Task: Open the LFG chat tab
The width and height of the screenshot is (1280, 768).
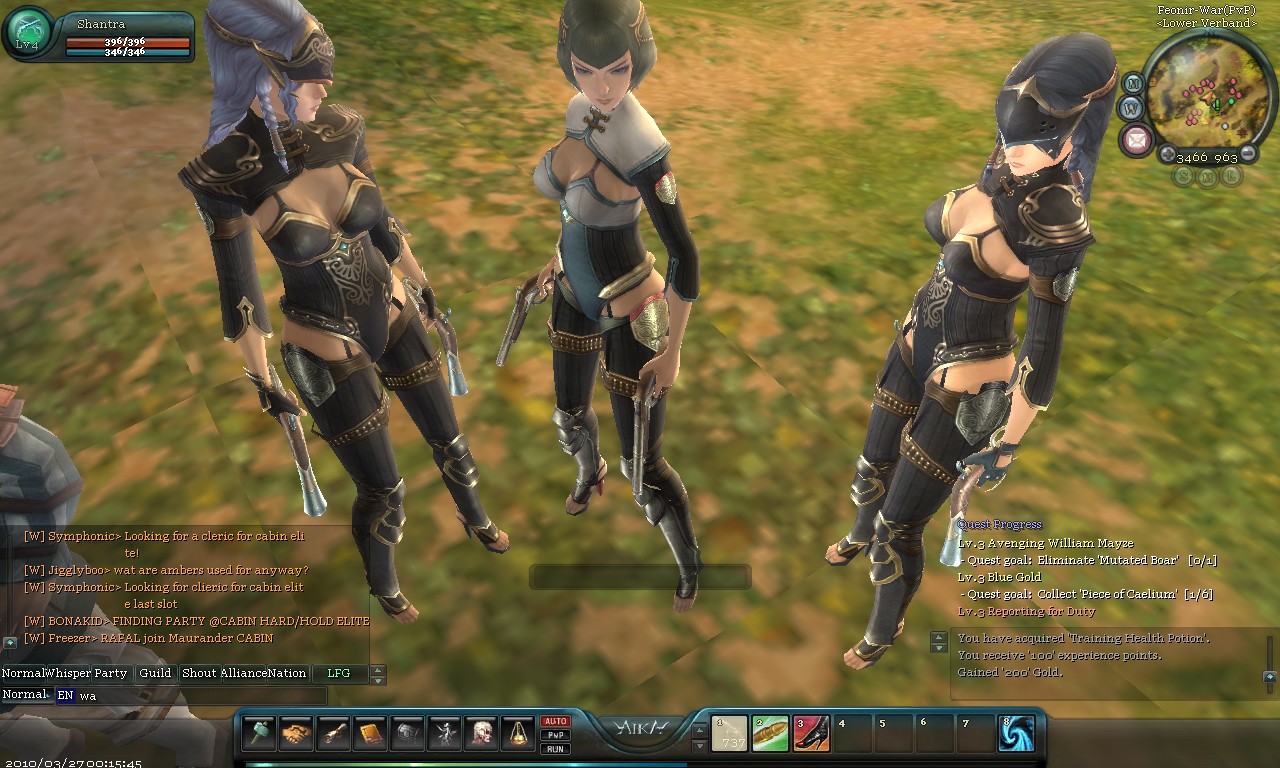Action: (339, 673)
